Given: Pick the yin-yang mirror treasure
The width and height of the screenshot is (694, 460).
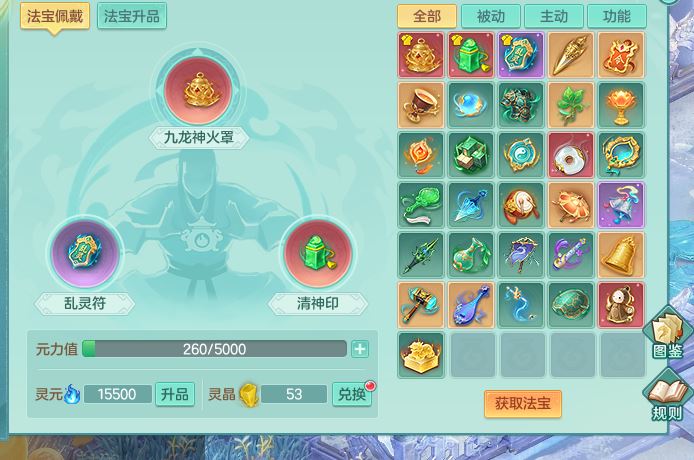Looking at the screenshot, I should click(x=521, y=155).
